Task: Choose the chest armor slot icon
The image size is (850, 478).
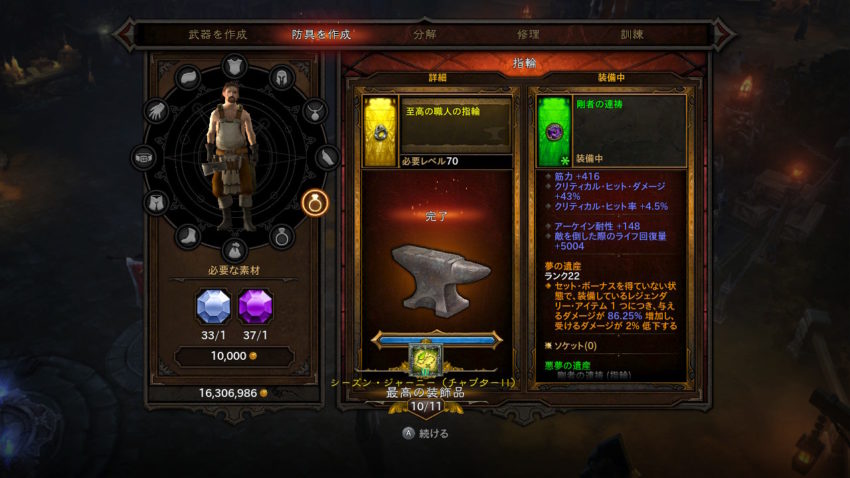Action: pyautogui.click(x=234, y=67)
